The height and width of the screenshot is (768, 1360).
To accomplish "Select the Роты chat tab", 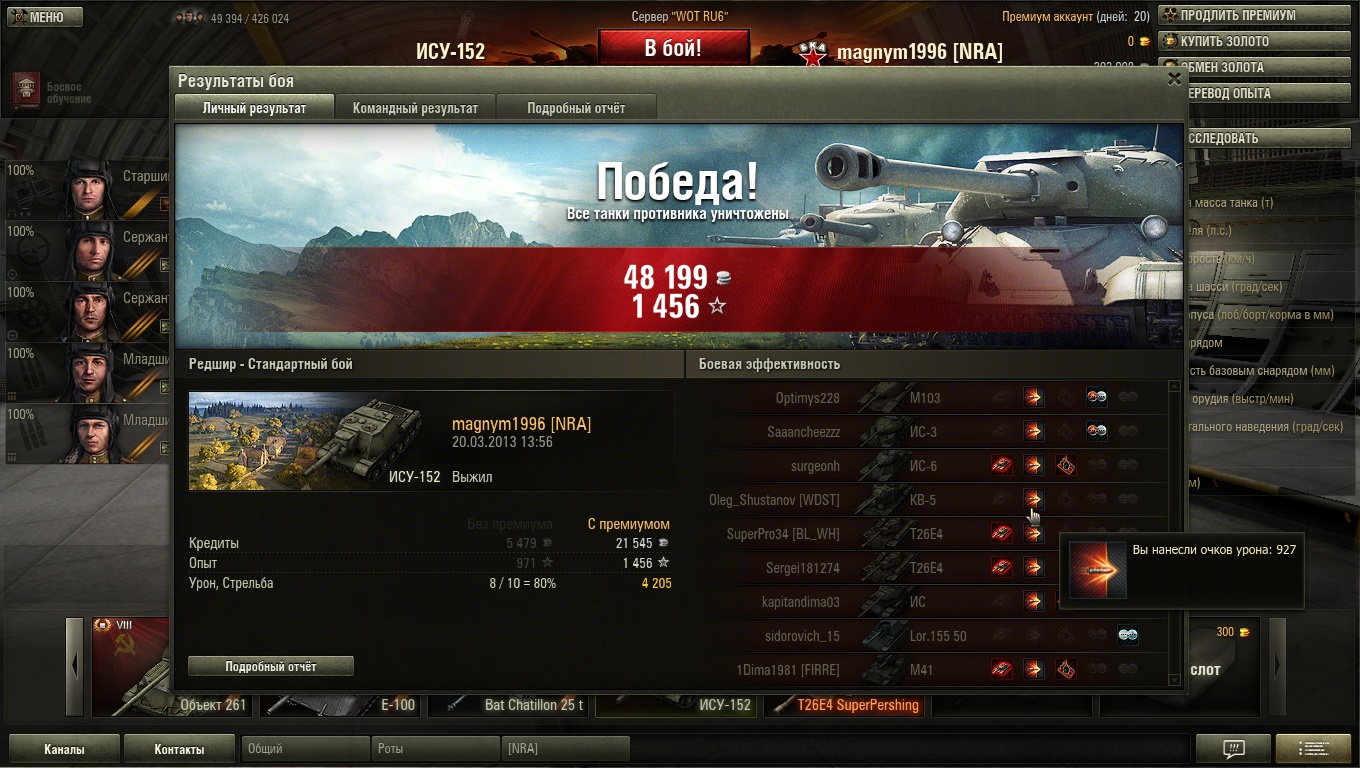I will (435, 749).
